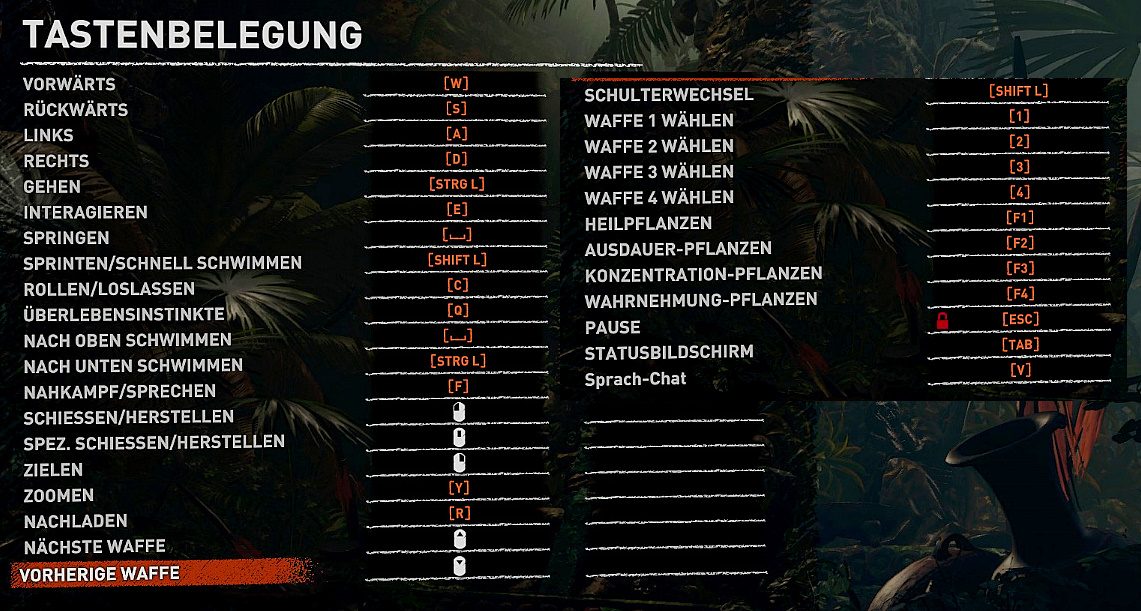Rebind SPRINTEN/SCHNELL SCHWIMMEN
The height and width of the screenshot is (611, 1141).
point(456,261)
